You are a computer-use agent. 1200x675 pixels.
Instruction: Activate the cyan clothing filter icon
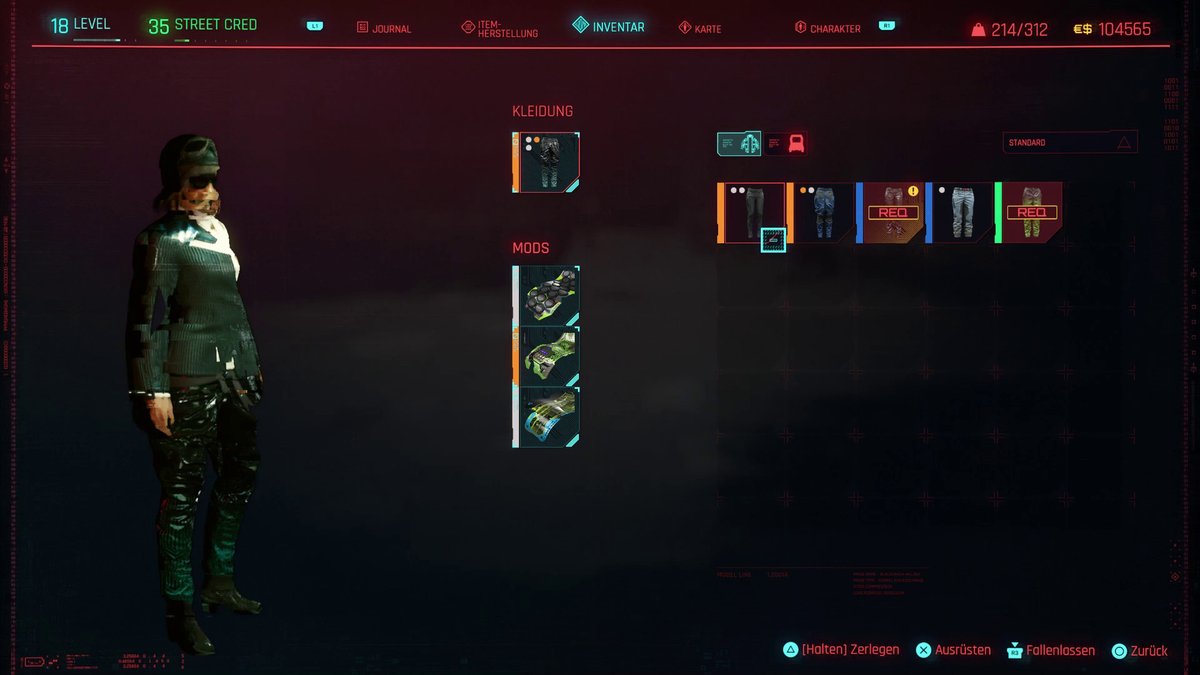tap(739, 144)
